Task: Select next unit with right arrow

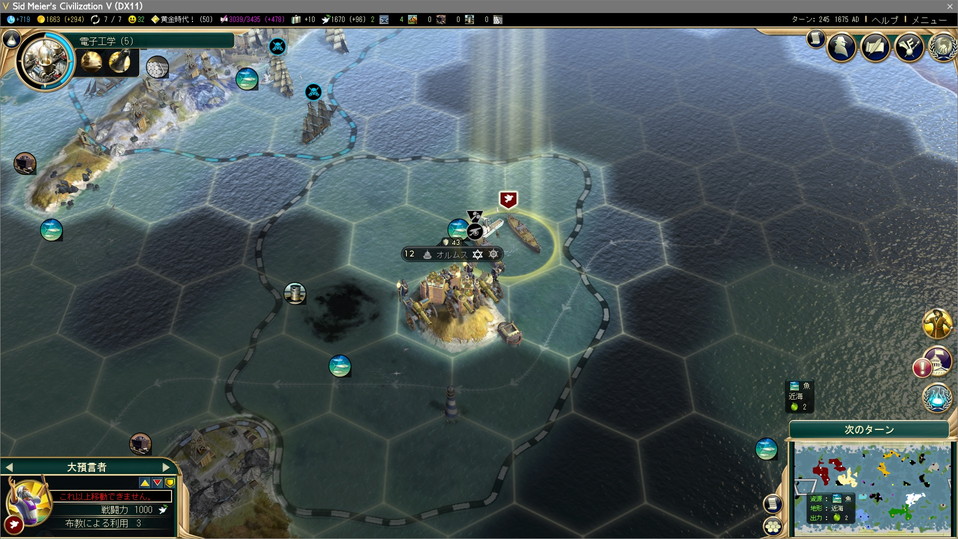Action: click(x=166, y=467)
